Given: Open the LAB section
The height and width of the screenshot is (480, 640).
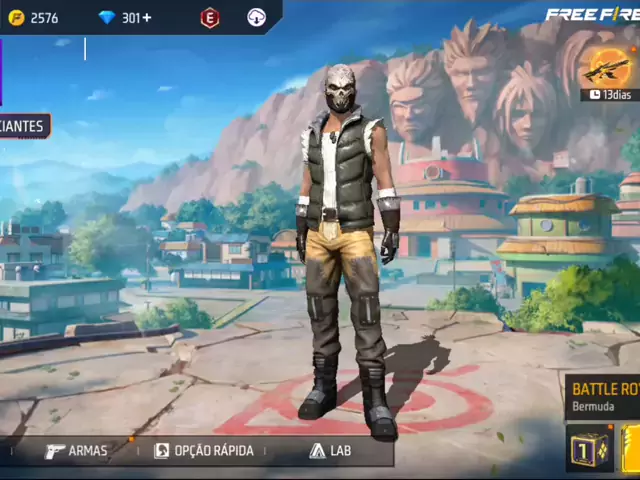Looking at the screenshot, I should click(330, 451).
